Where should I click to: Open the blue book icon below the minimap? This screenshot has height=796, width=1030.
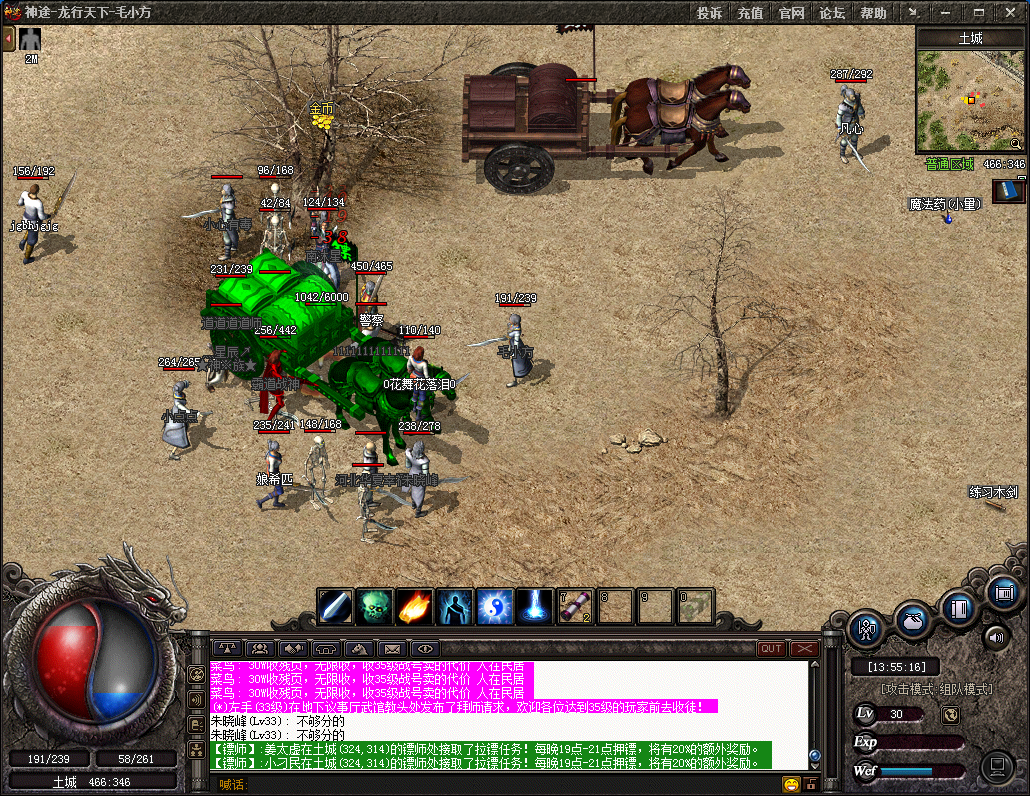tap(1008, 190)
